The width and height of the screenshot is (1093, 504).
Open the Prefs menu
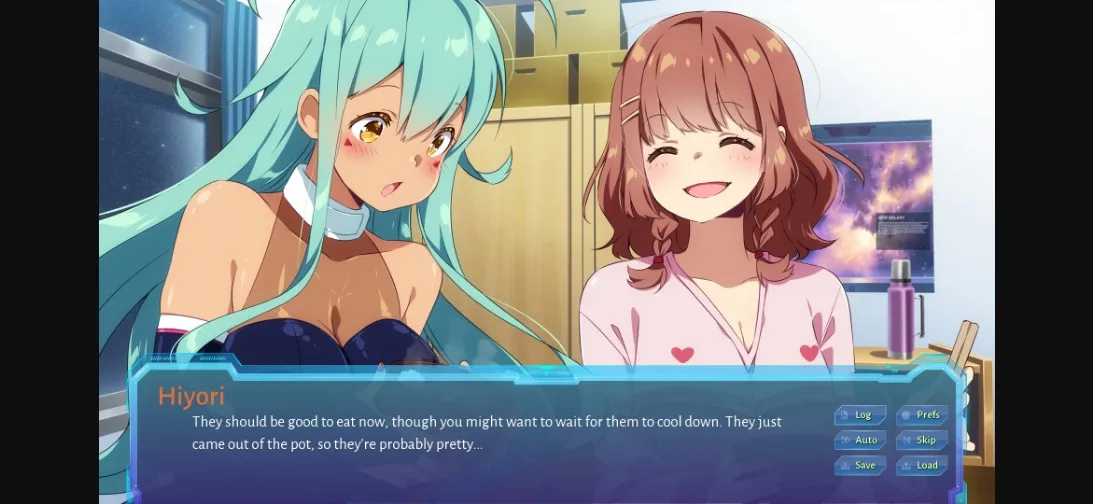922,415
